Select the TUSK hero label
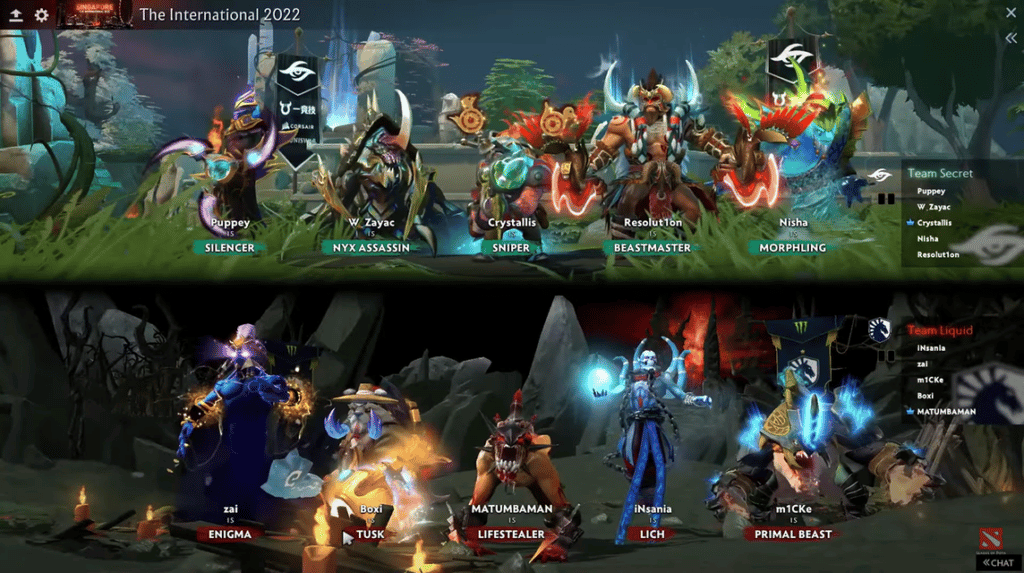This screenshot has height=573, width=1024. point(370,534)
